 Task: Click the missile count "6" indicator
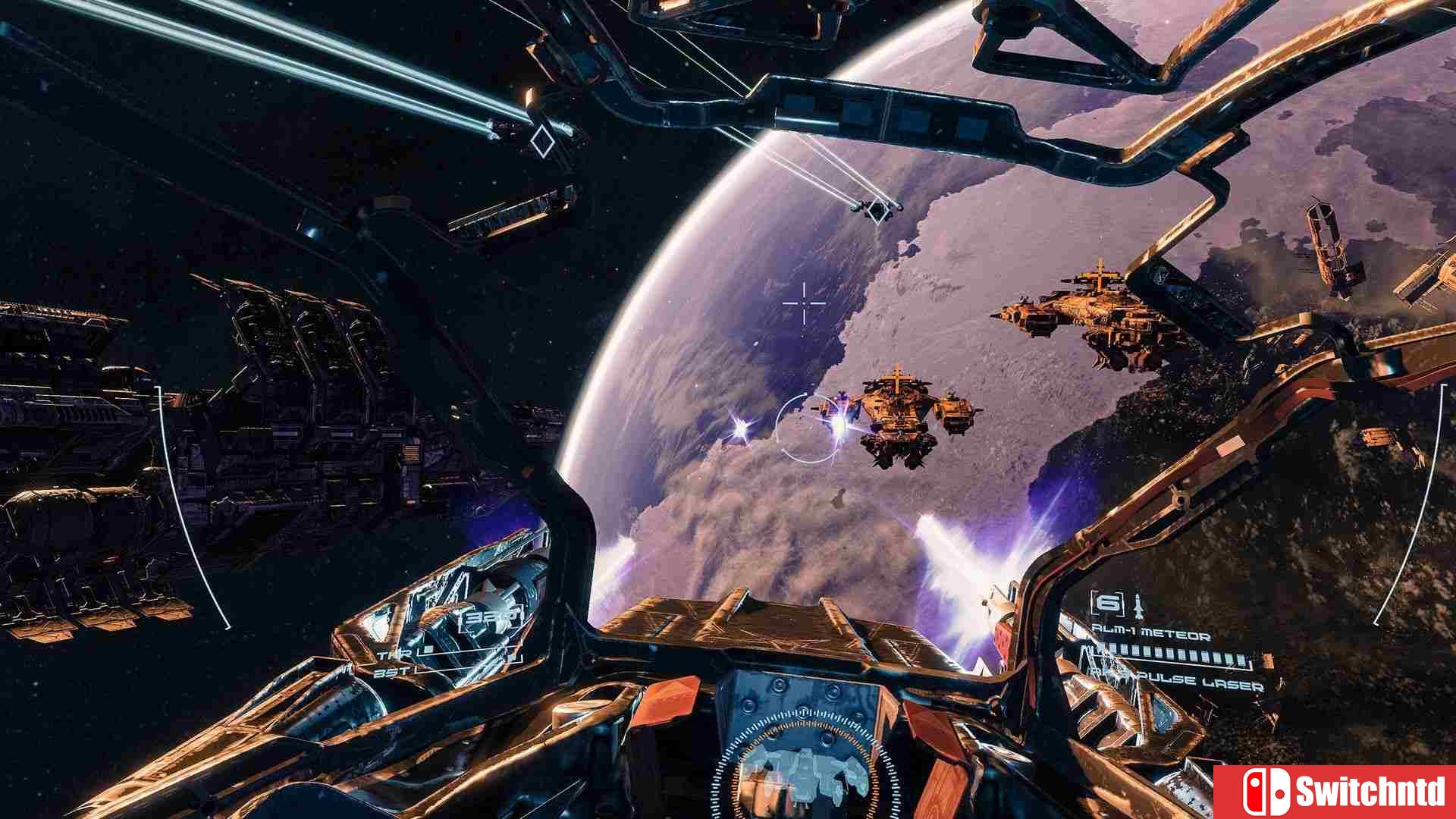pos(1109,604)
